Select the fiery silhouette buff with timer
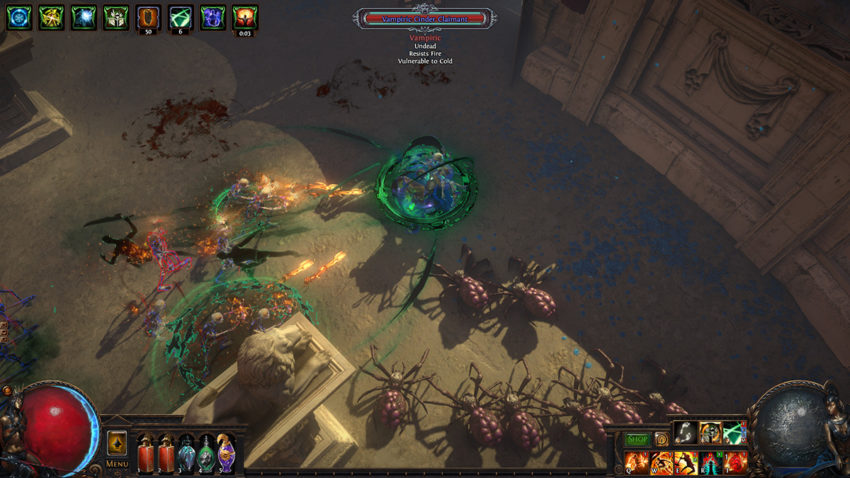 (245, 16)
